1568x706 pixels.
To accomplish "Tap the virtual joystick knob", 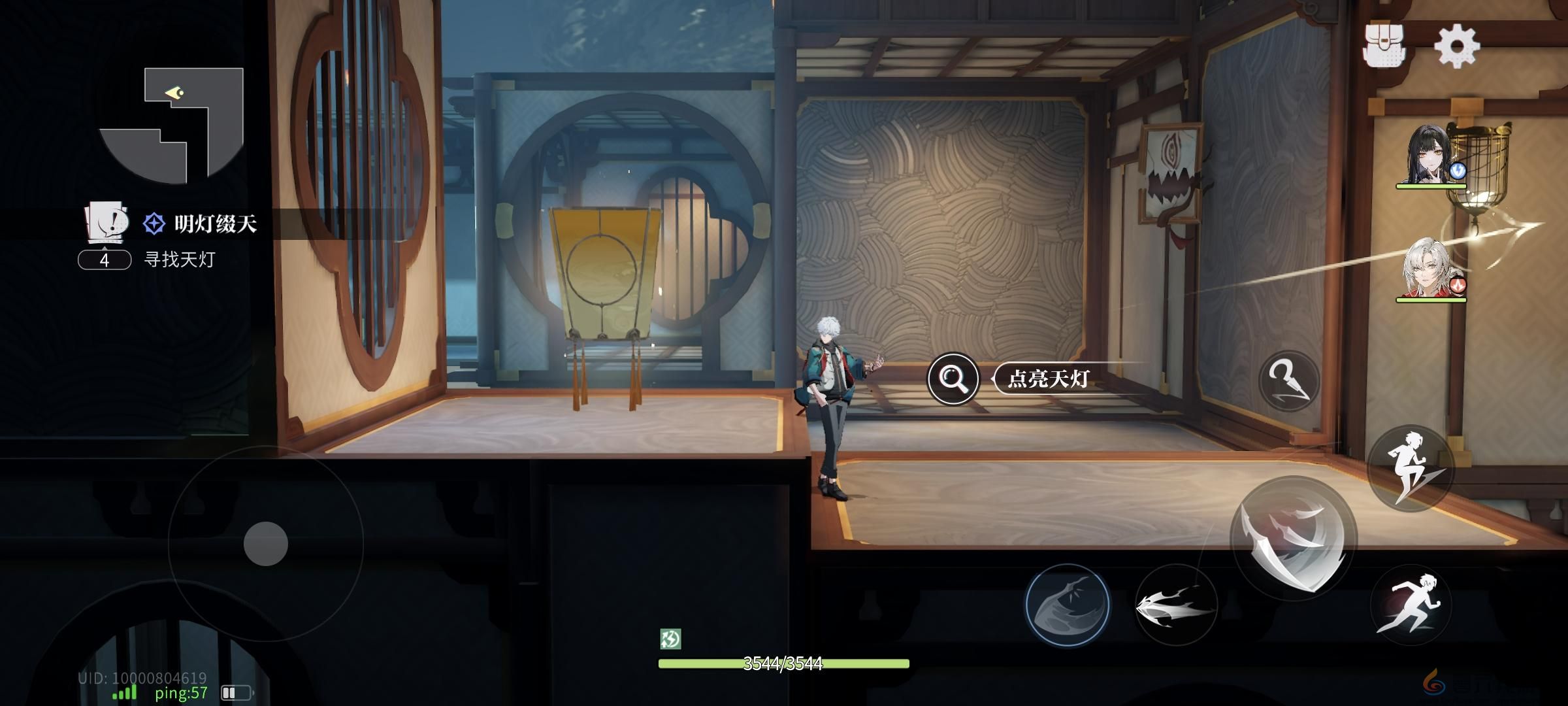I will point(266,544).
